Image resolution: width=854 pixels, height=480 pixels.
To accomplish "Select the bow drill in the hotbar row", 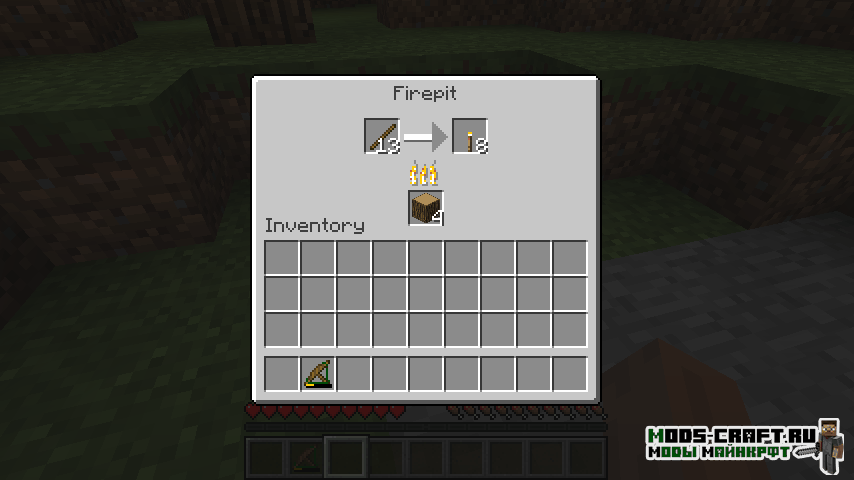I will click(x=318, y=374).
